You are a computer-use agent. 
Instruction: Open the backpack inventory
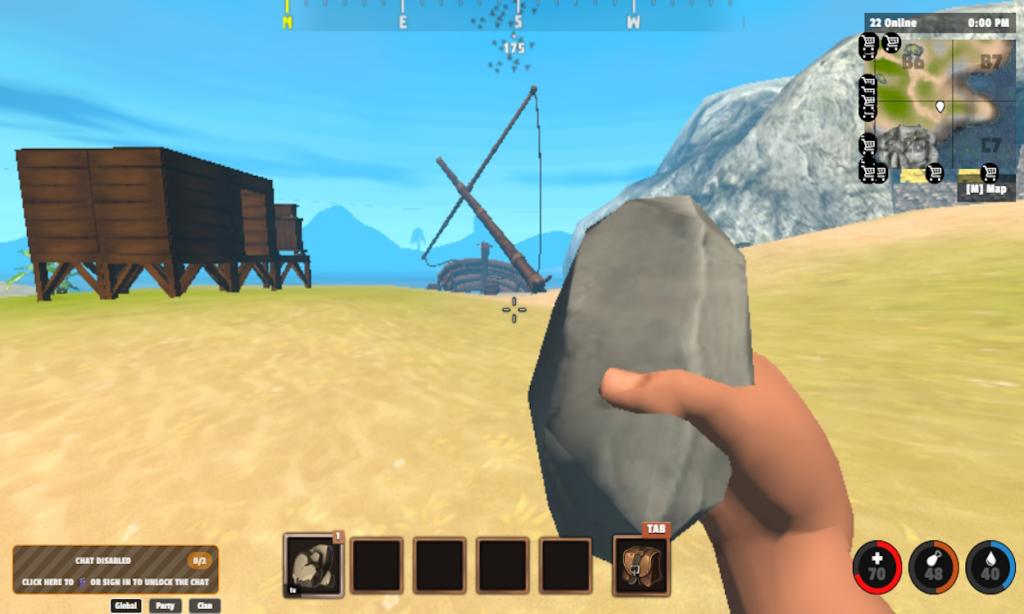pos(641,566)
